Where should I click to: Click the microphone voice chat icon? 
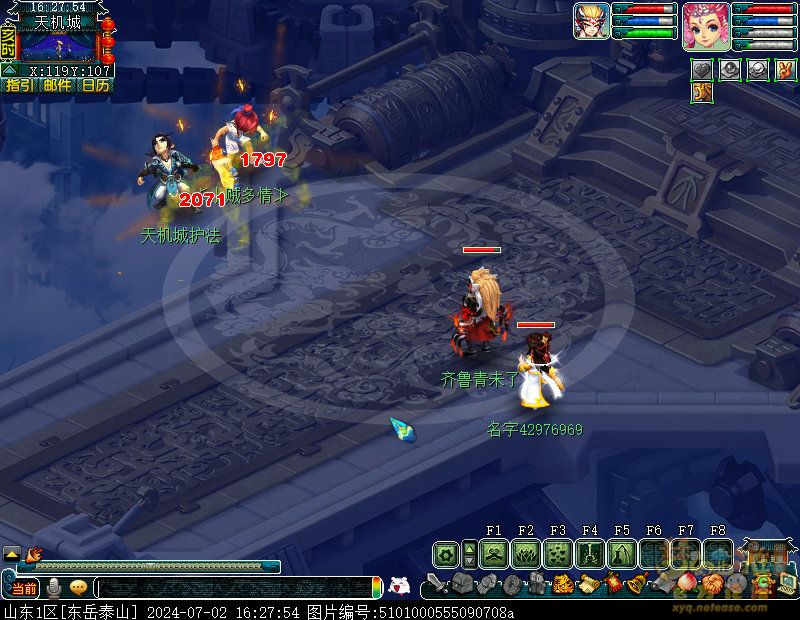tap(54, 588)
